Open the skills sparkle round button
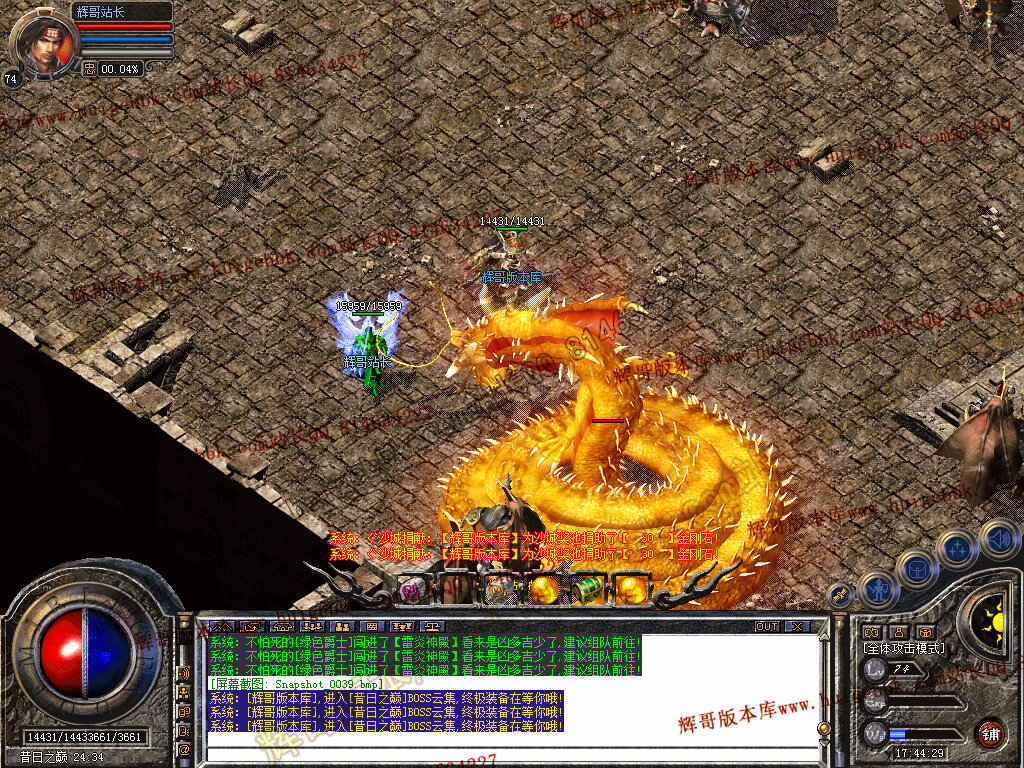 tap(958, 548)
